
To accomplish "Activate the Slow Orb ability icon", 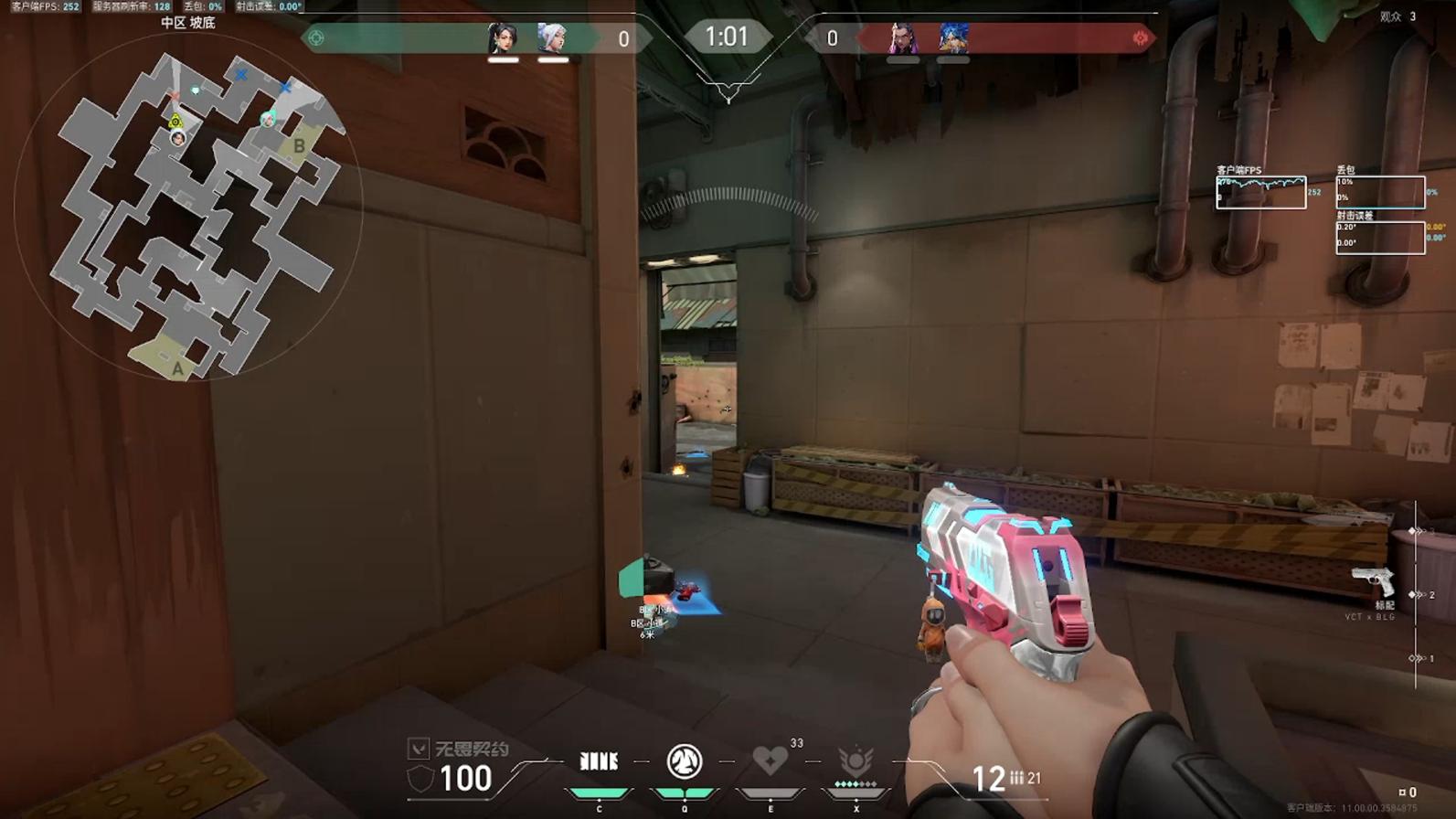I will (x=685, y=761).
